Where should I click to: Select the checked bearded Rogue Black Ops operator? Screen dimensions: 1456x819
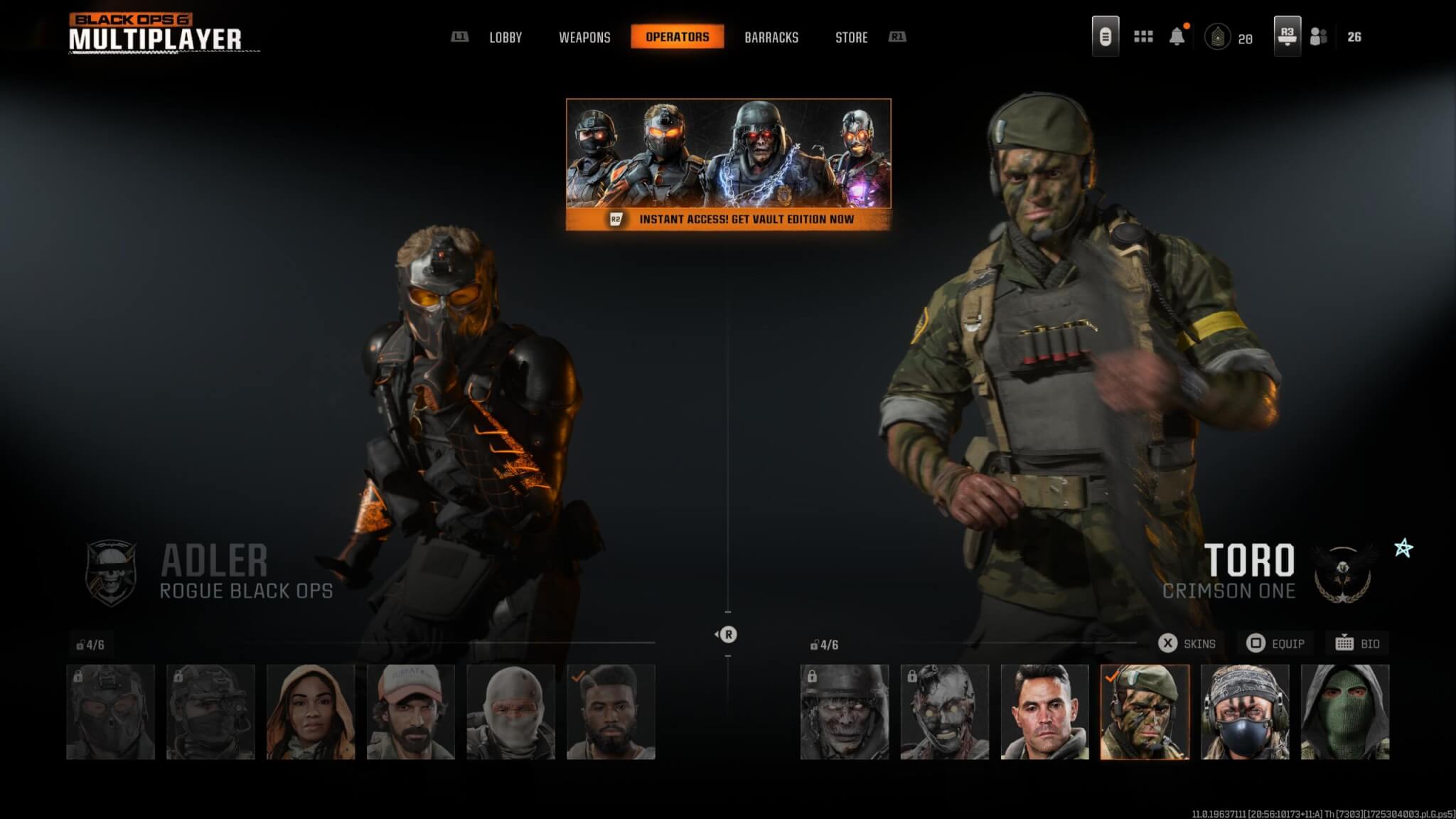pos(611,712)
